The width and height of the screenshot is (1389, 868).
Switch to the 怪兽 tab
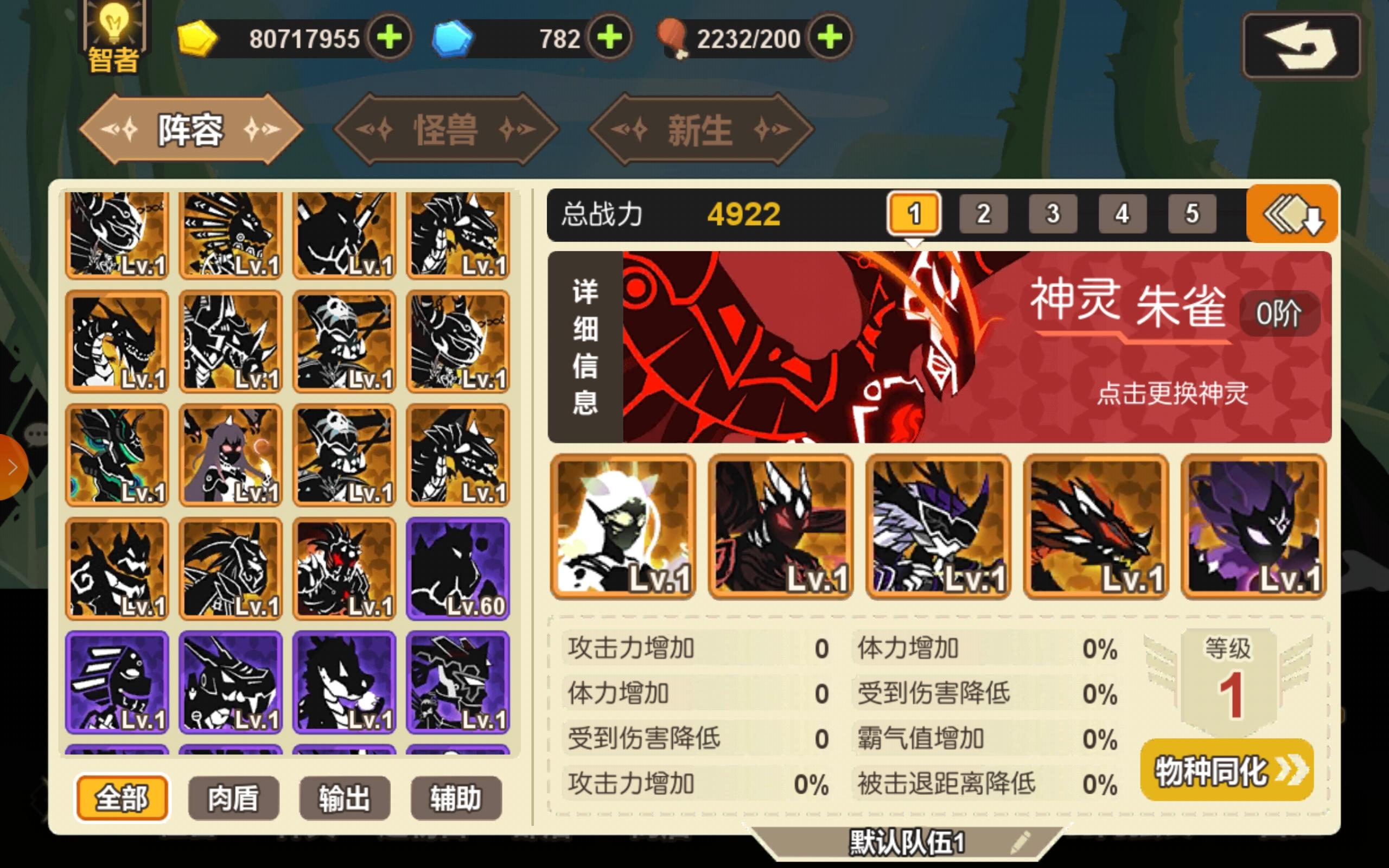coord(447,130)
